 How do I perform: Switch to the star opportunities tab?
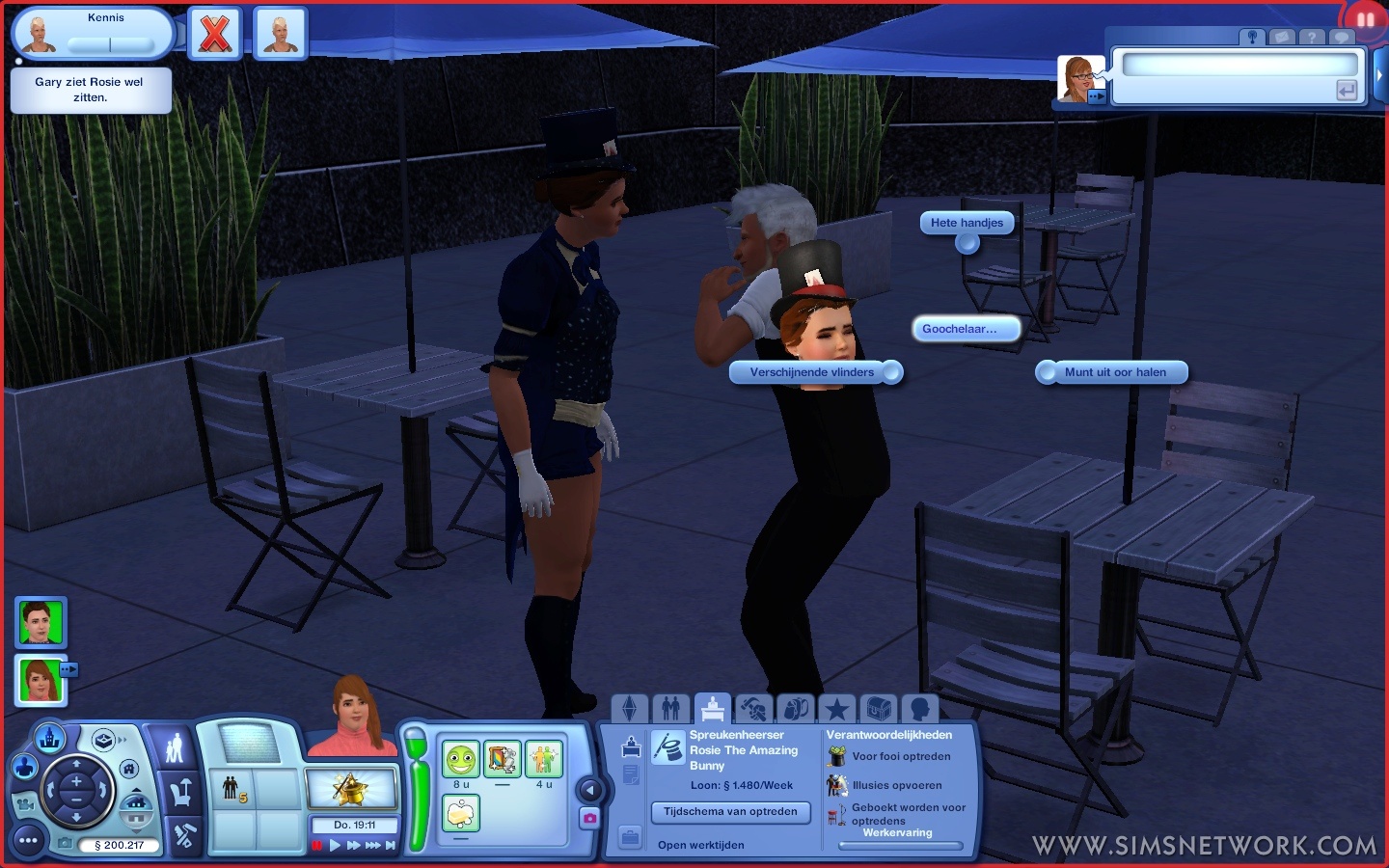tap(836, 709)
